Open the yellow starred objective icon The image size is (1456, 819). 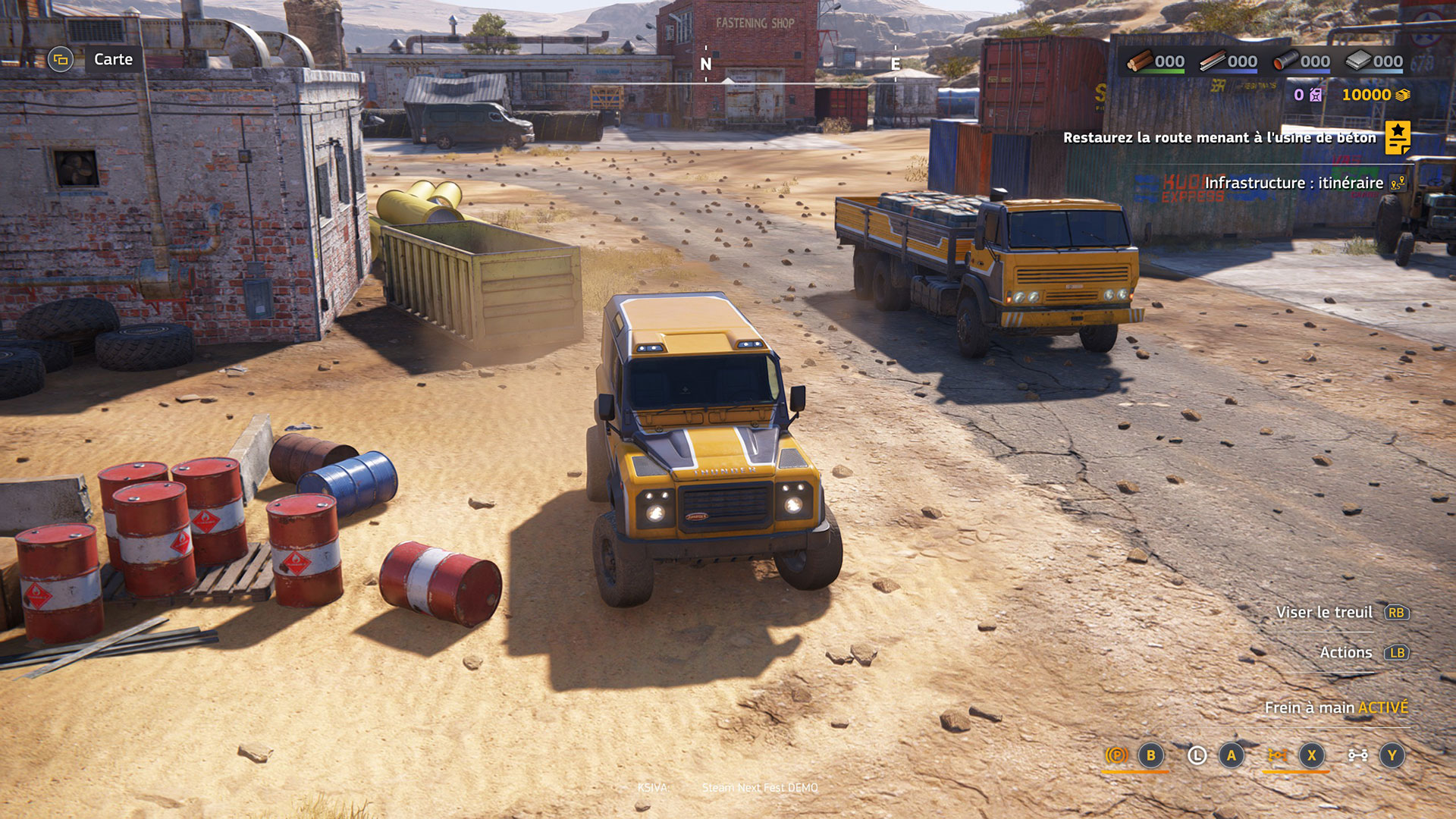coord(1398,137)
